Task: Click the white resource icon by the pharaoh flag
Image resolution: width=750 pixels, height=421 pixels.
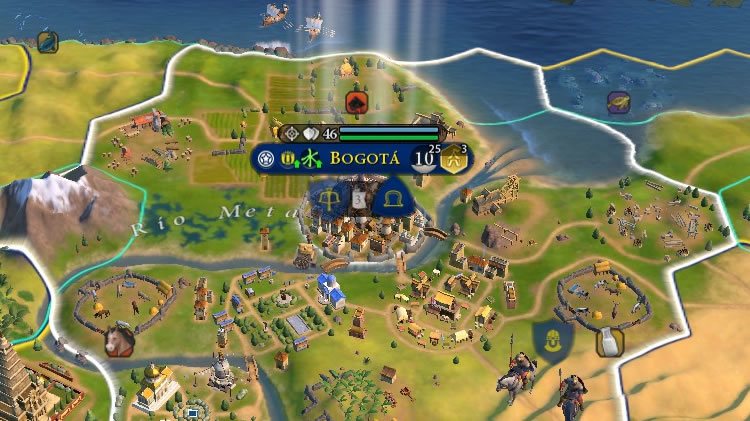Action: pos(606,342)
